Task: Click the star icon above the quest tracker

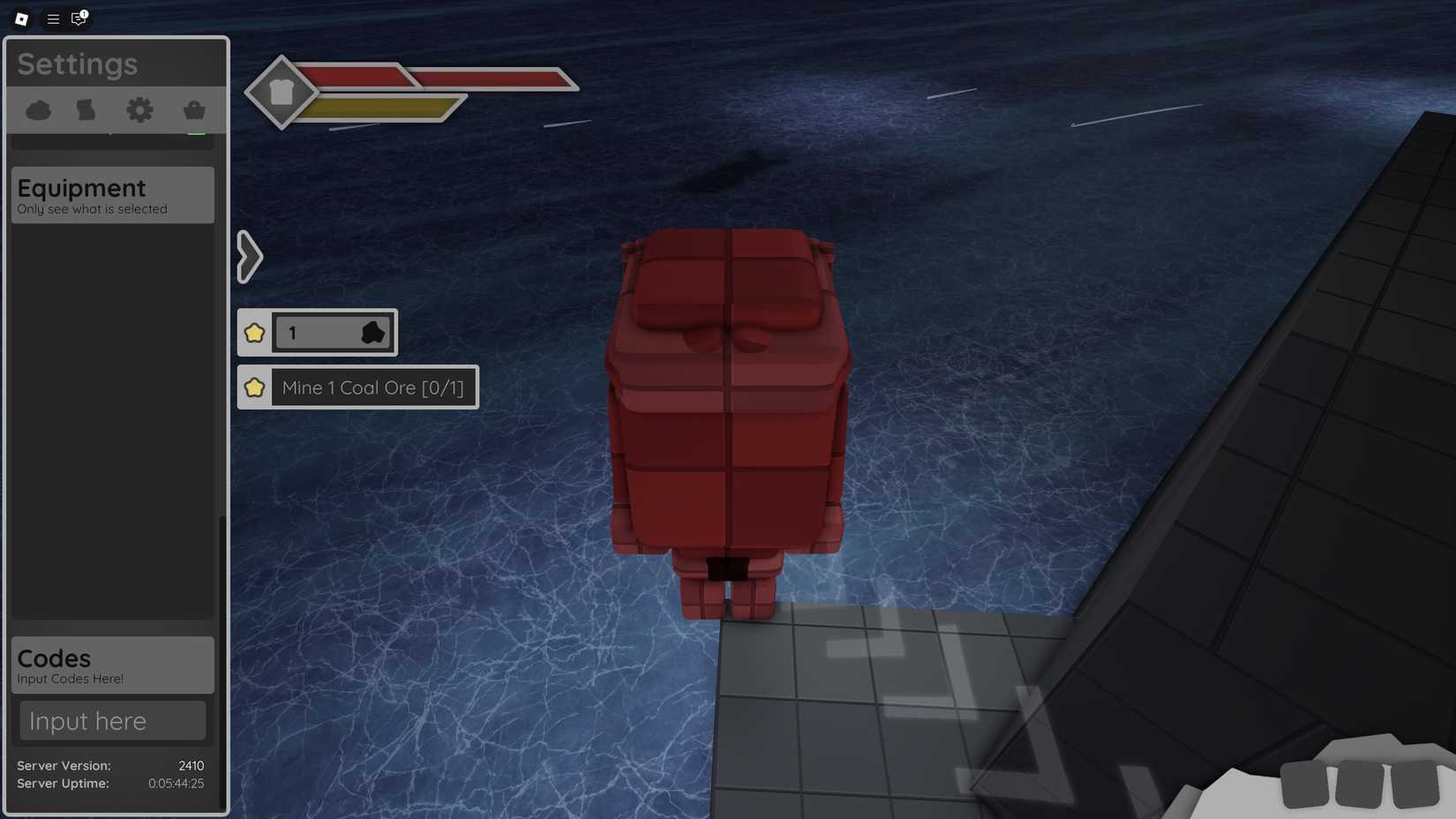Action: [x=255, y=333]
